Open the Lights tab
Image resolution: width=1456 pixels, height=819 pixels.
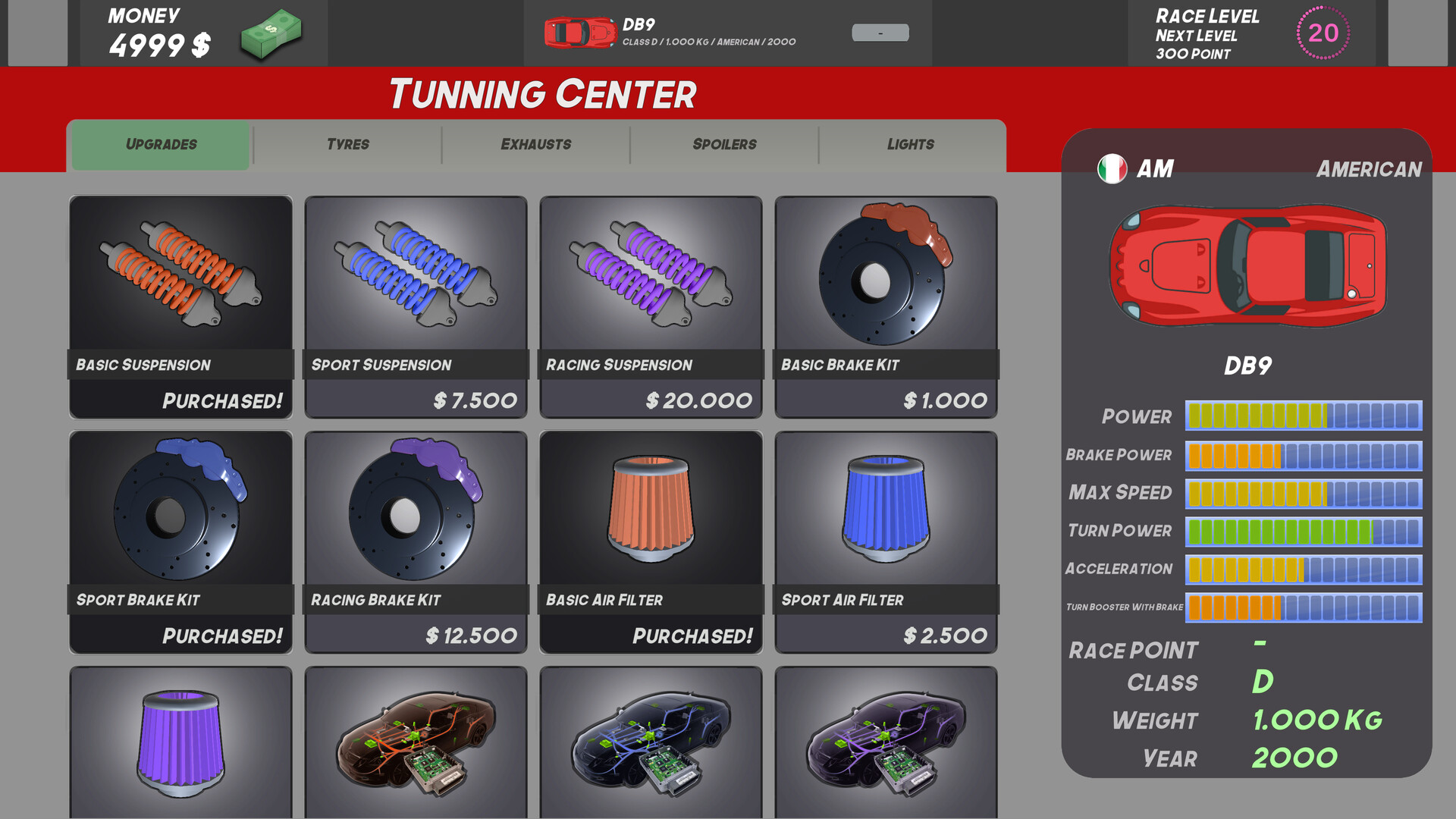(x=910, y=144)
